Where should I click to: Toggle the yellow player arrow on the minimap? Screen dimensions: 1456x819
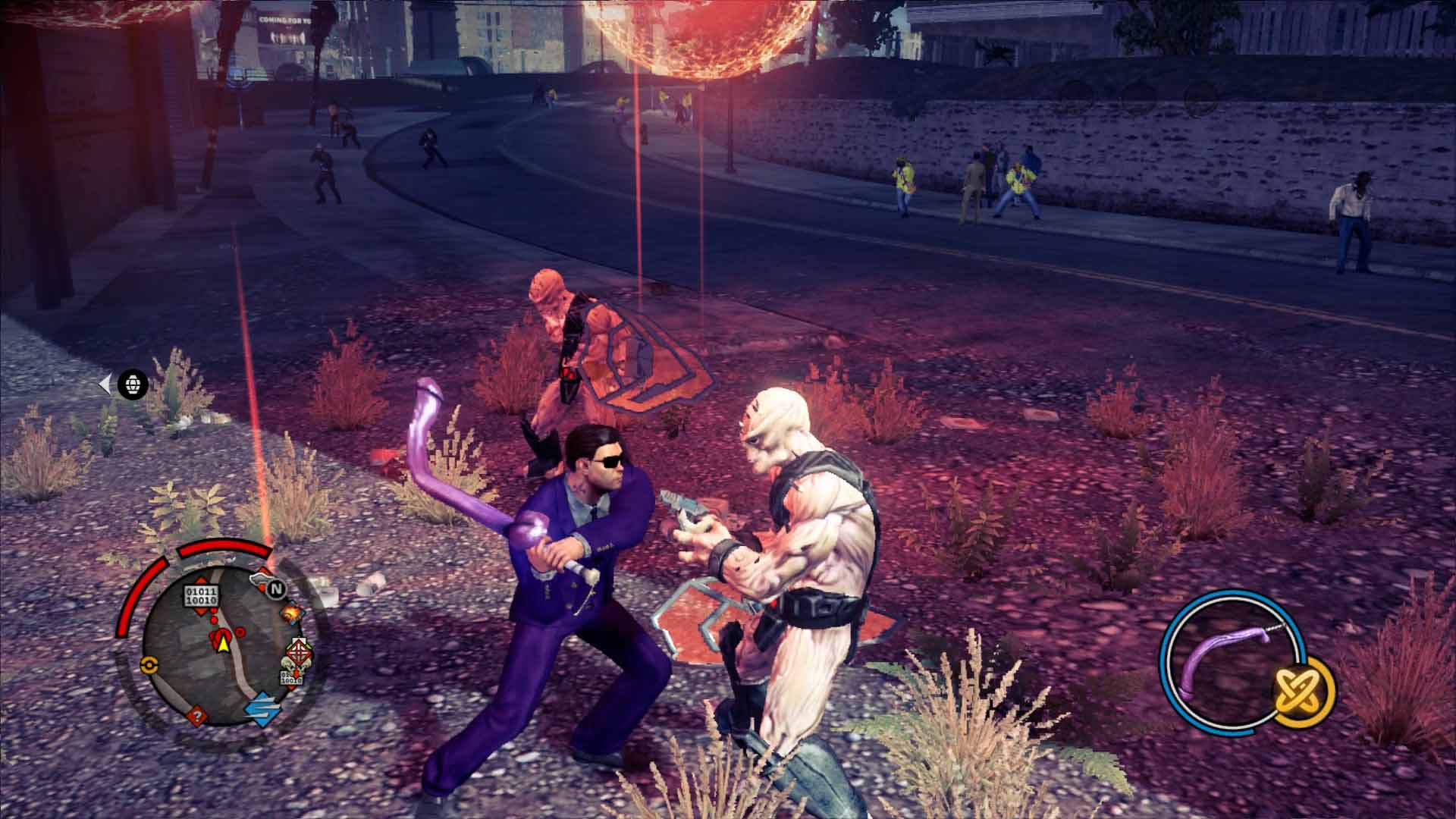(x=223, y=644)
